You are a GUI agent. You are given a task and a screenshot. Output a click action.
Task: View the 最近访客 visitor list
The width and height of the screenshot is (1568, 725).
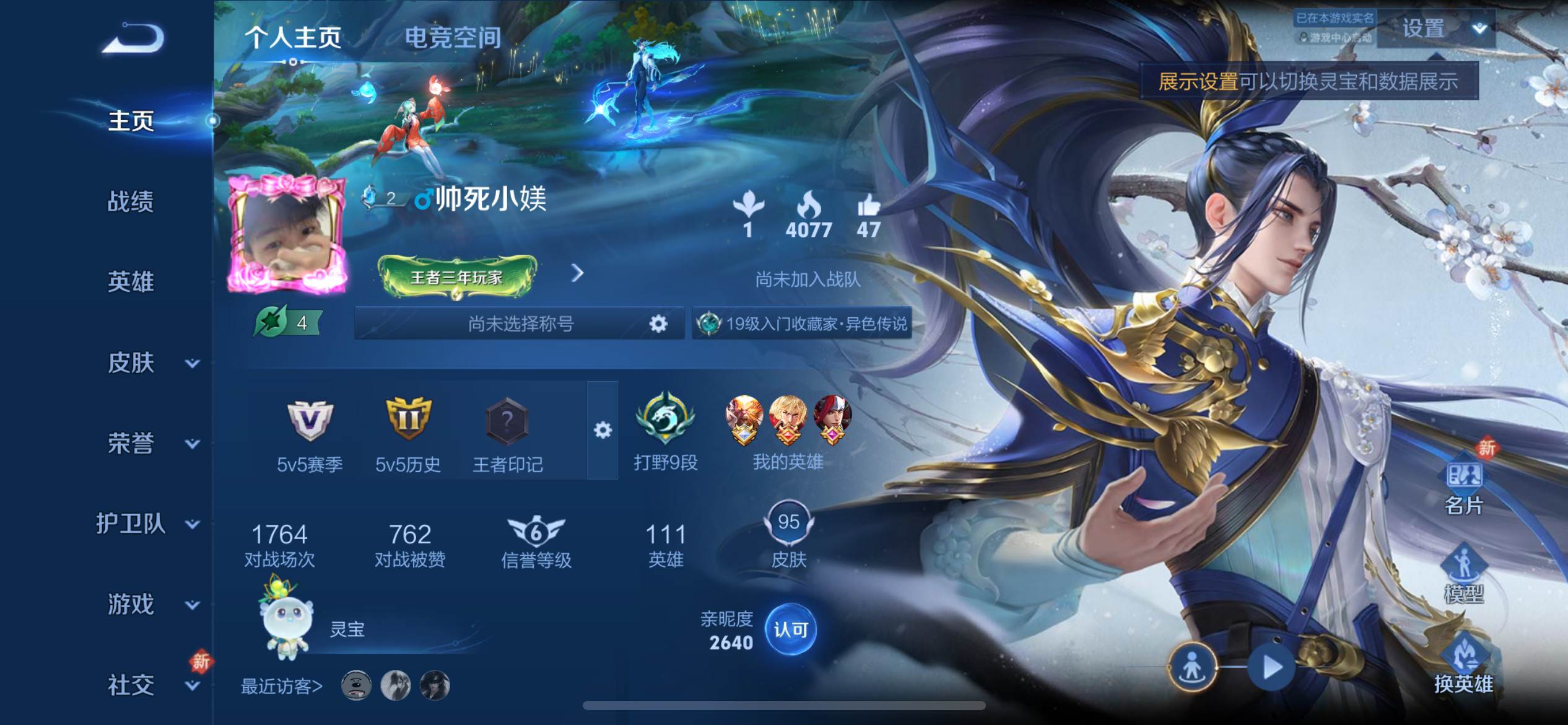[282, 687]
